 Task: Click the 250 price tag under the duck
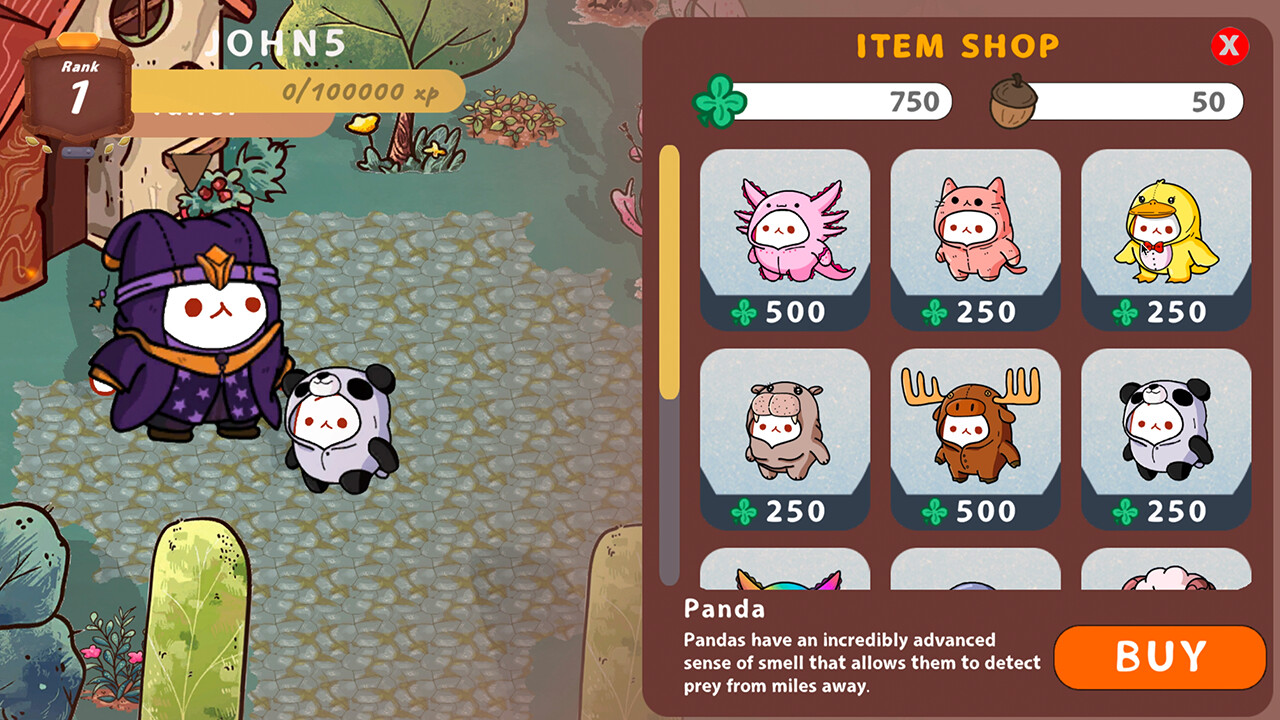pyautogui.click(x=1166, y=312)
